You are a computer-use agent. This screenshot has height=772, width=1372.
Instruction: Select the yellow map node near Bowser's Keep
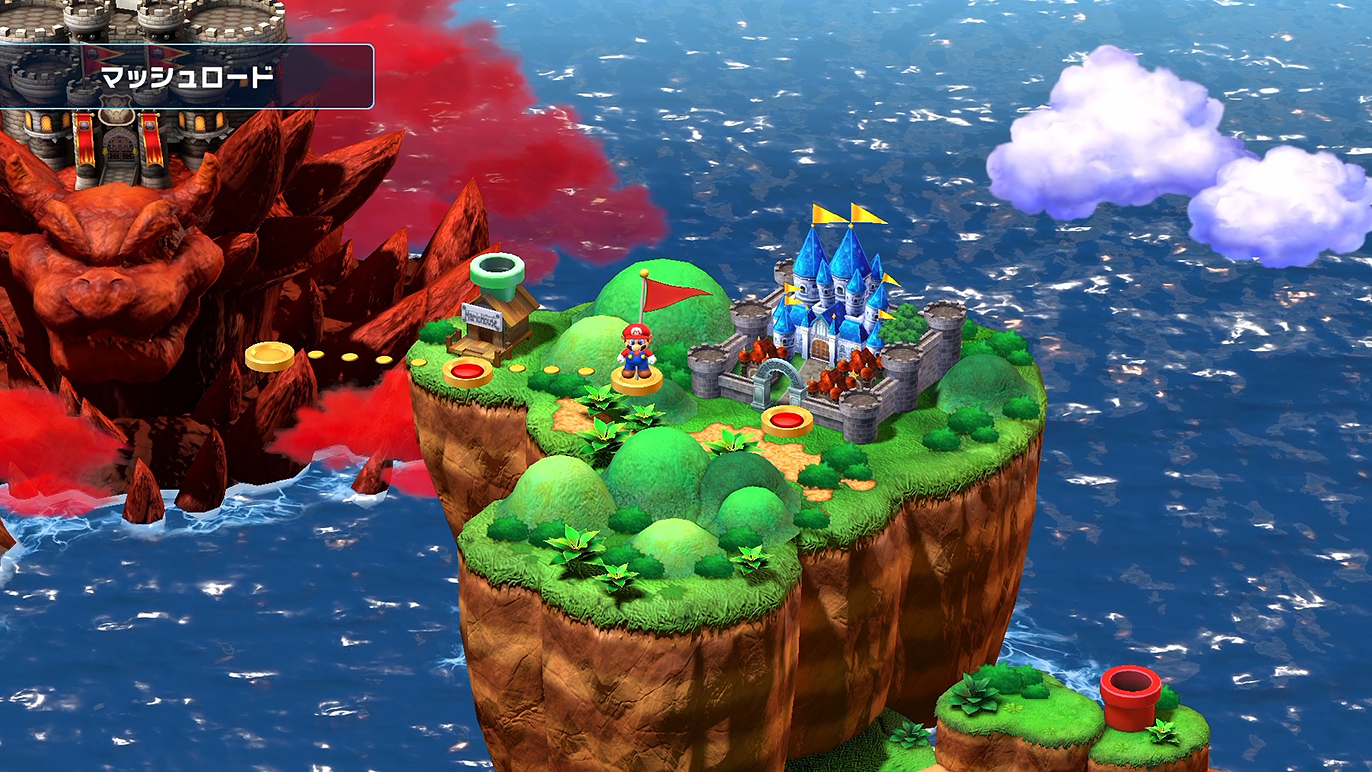click(269, 355)
